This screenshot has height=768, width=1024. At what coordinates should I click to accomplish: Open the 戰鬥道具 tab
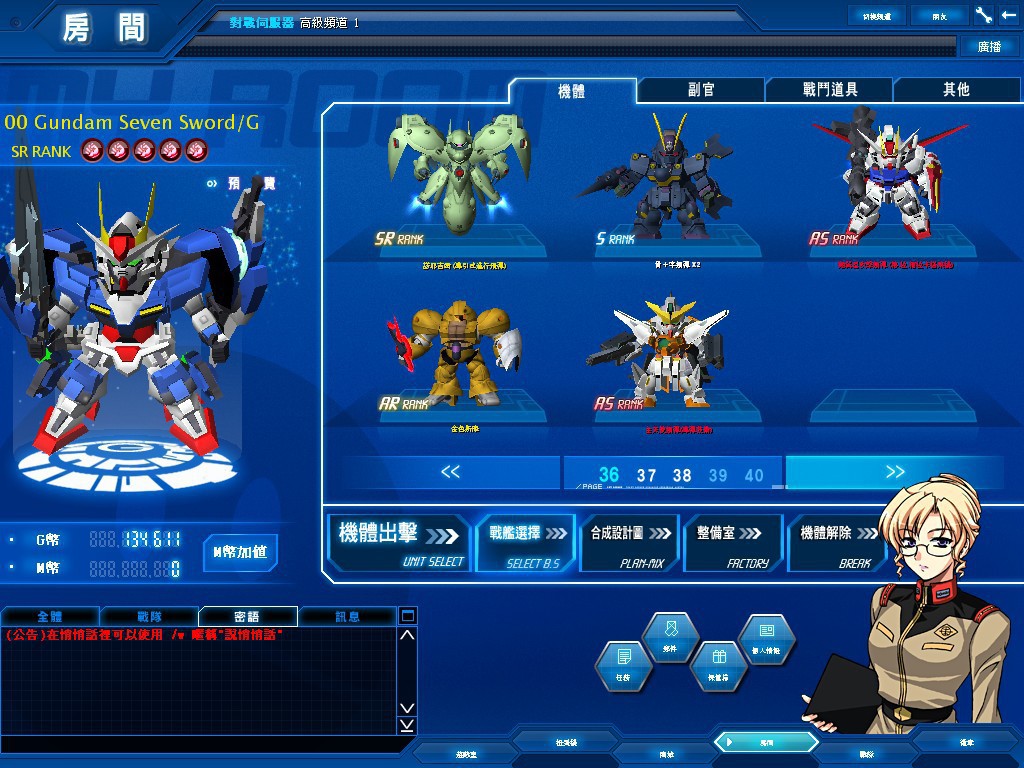(829, 90)
